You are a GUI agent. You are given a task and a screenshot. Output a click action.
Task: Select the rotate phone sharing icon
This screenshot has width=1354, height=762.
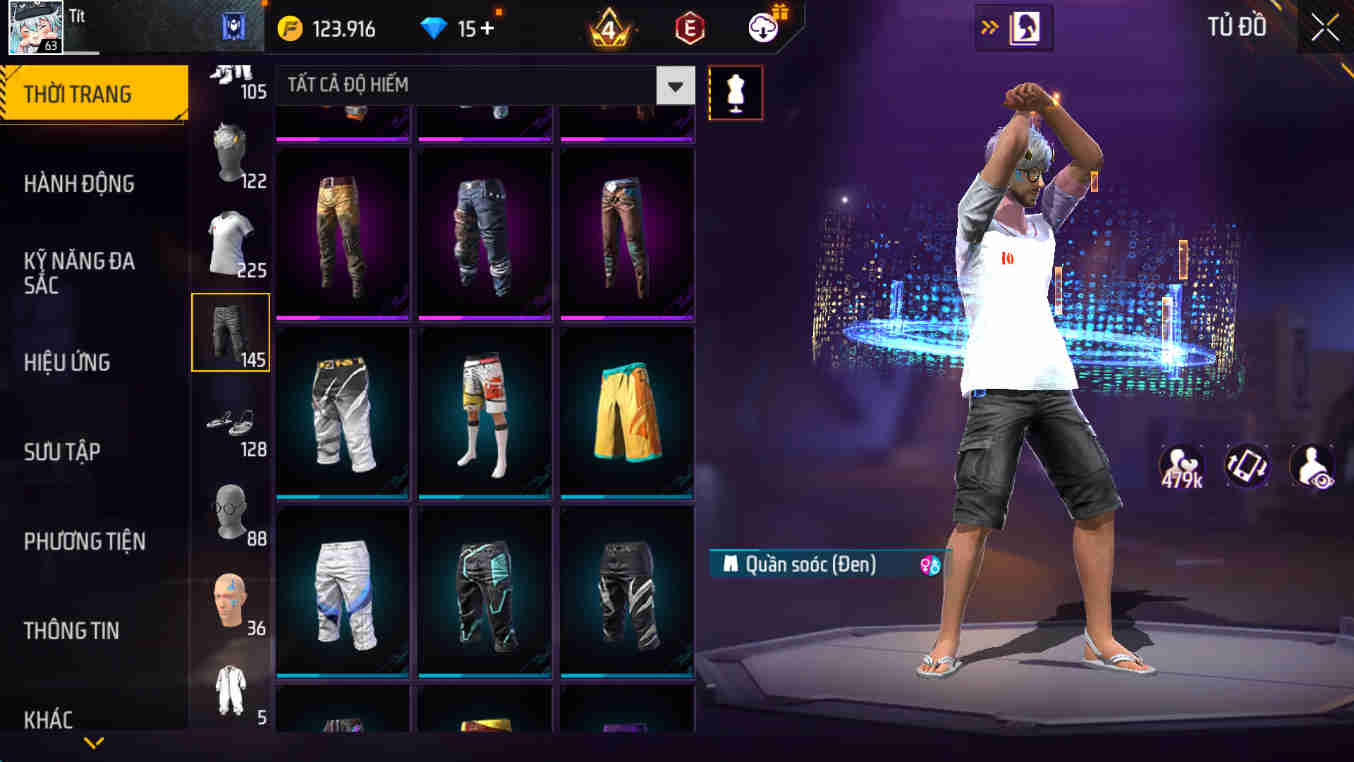coord(1247,466)
